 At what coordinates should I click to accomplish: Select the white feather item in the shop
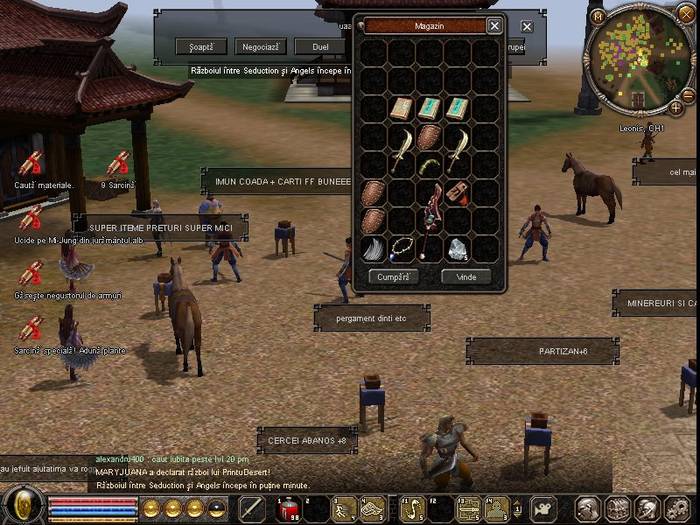(x=373, y=249)
